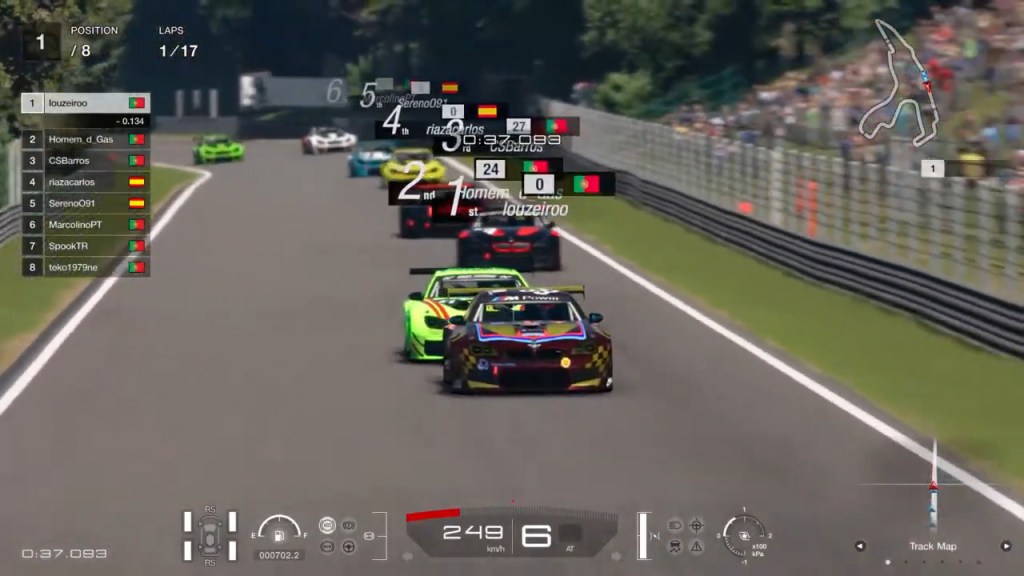
Task: Click the headlight indicator icon
Action: 675,524
